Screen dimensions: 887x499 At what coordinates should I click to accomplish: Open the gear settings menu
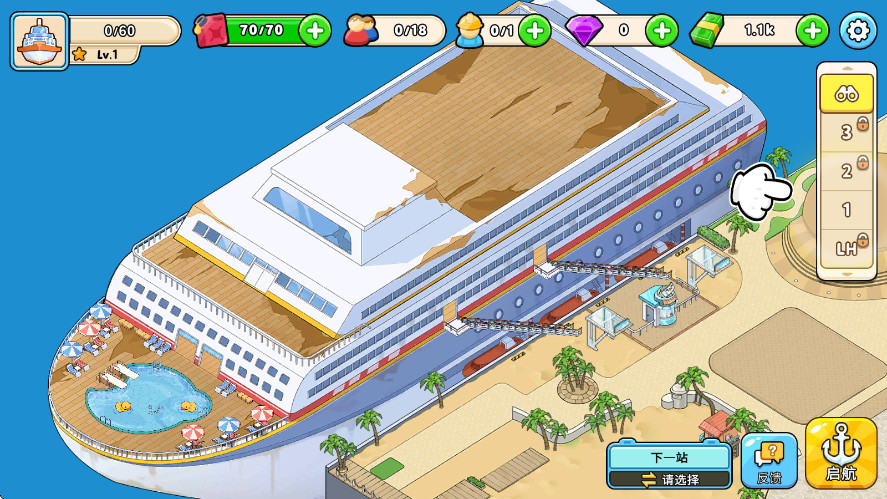point(857,31)
